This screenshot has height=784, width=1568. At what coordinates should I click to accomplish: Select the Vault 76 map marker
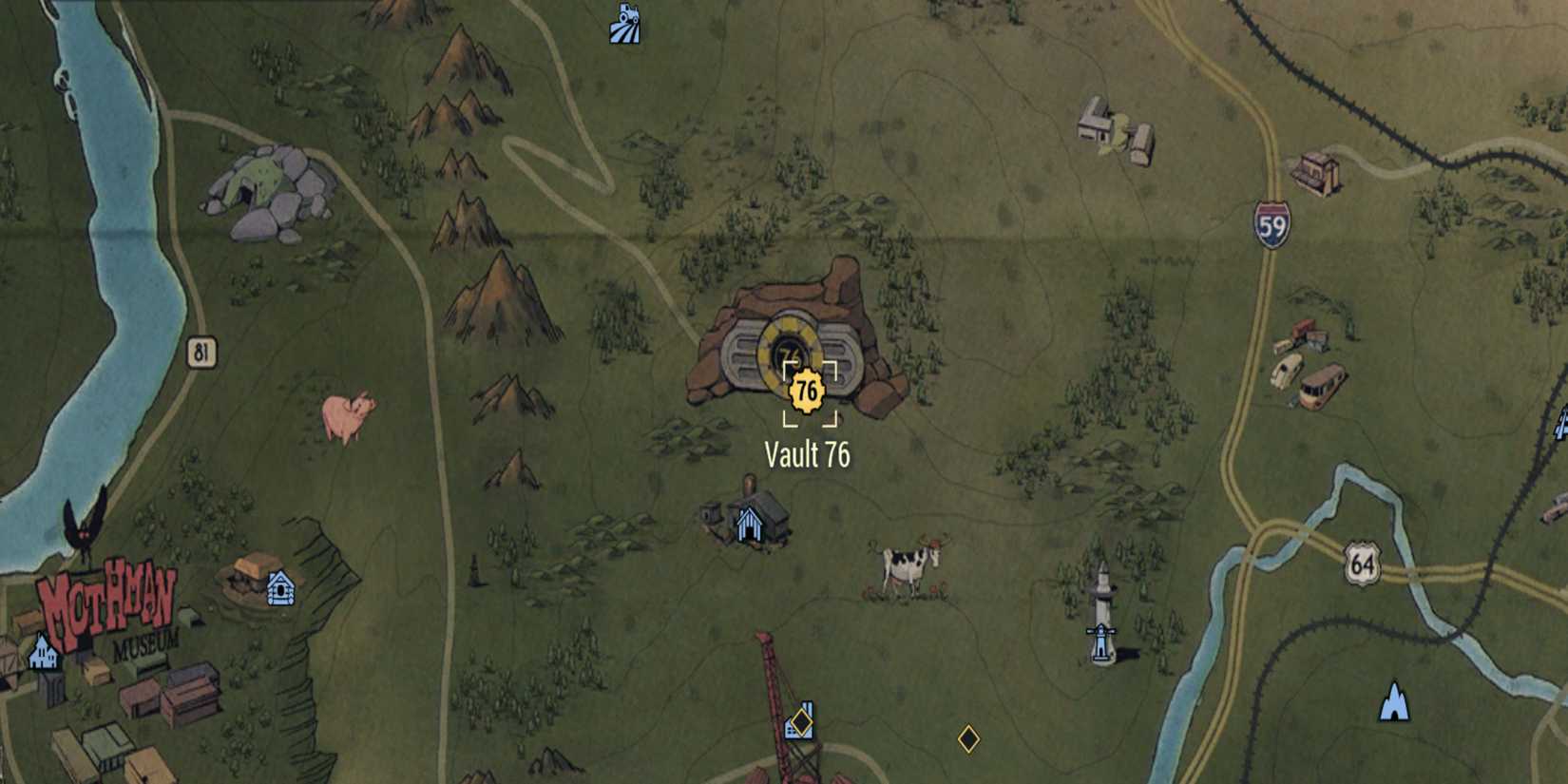807,388
